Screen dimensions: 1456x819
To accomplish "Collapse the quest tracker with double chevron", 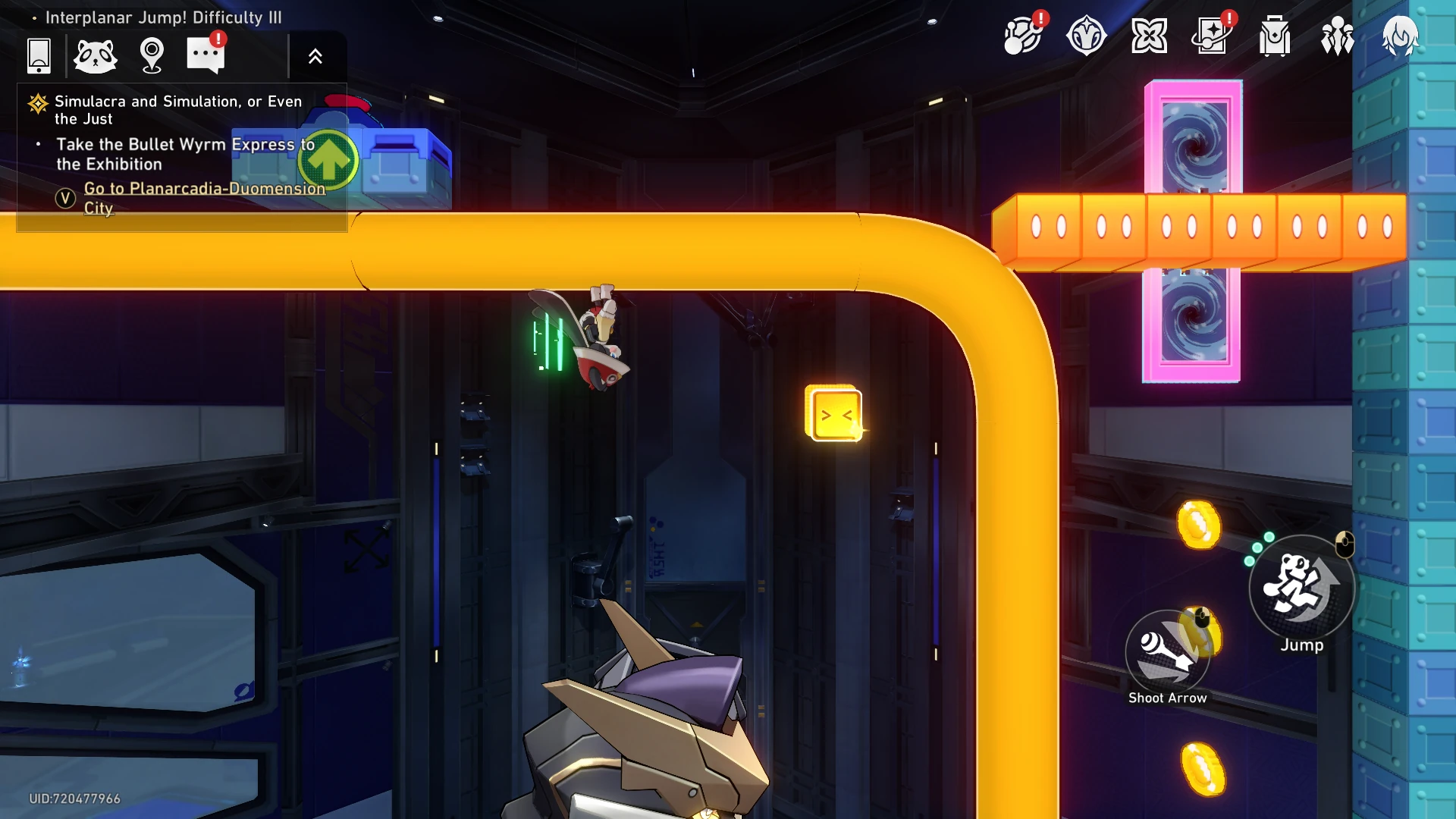I will [x=315, y=56].
